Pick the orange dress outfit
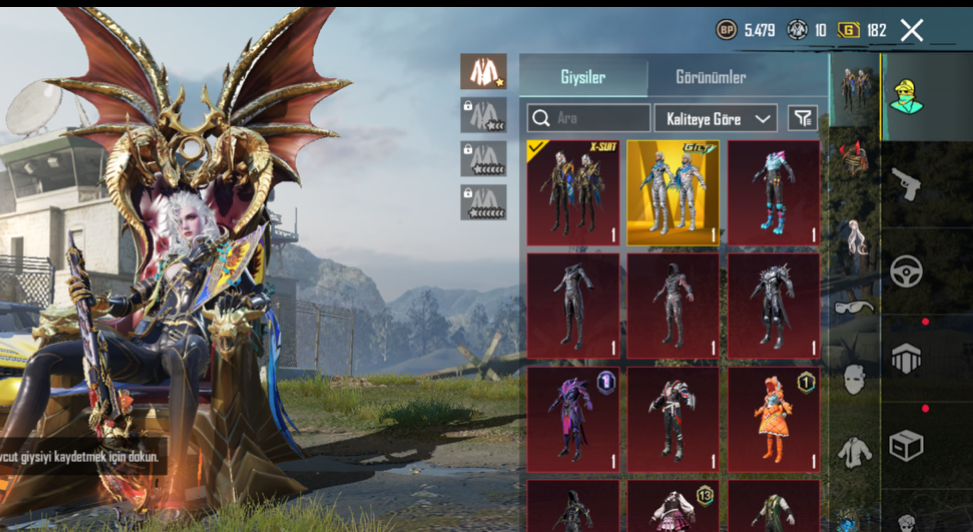 (773, 420)
